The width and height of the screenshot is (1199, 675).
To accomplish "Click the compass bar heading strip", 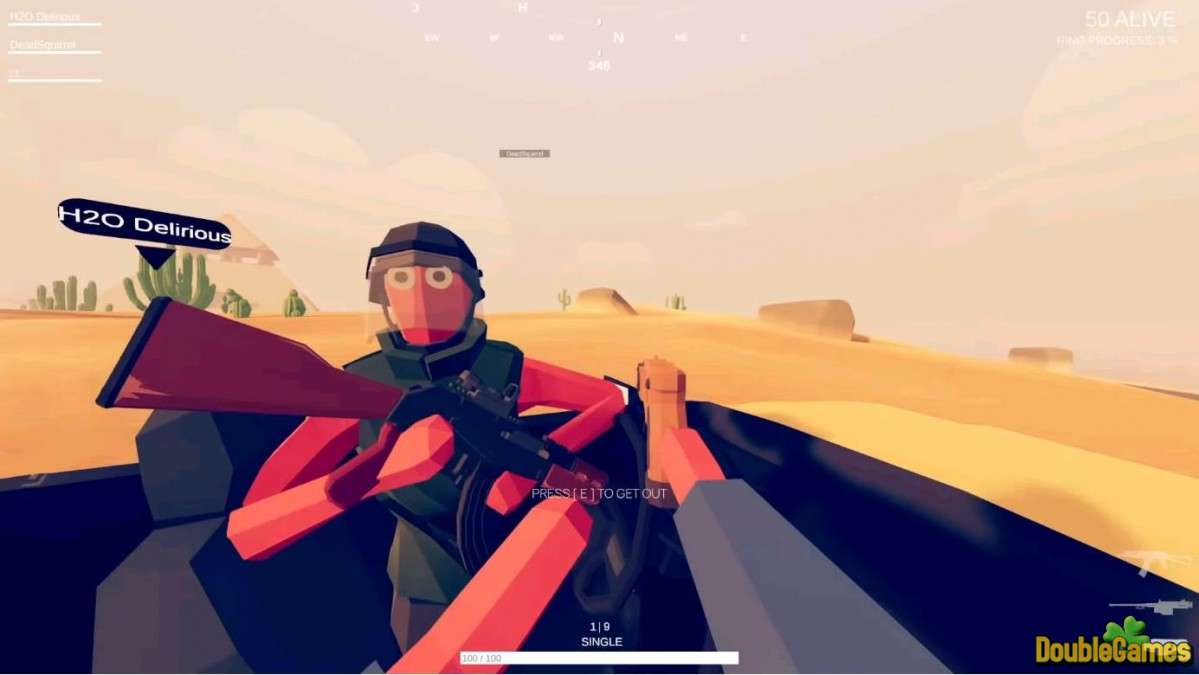I will (x=586, y=37).
